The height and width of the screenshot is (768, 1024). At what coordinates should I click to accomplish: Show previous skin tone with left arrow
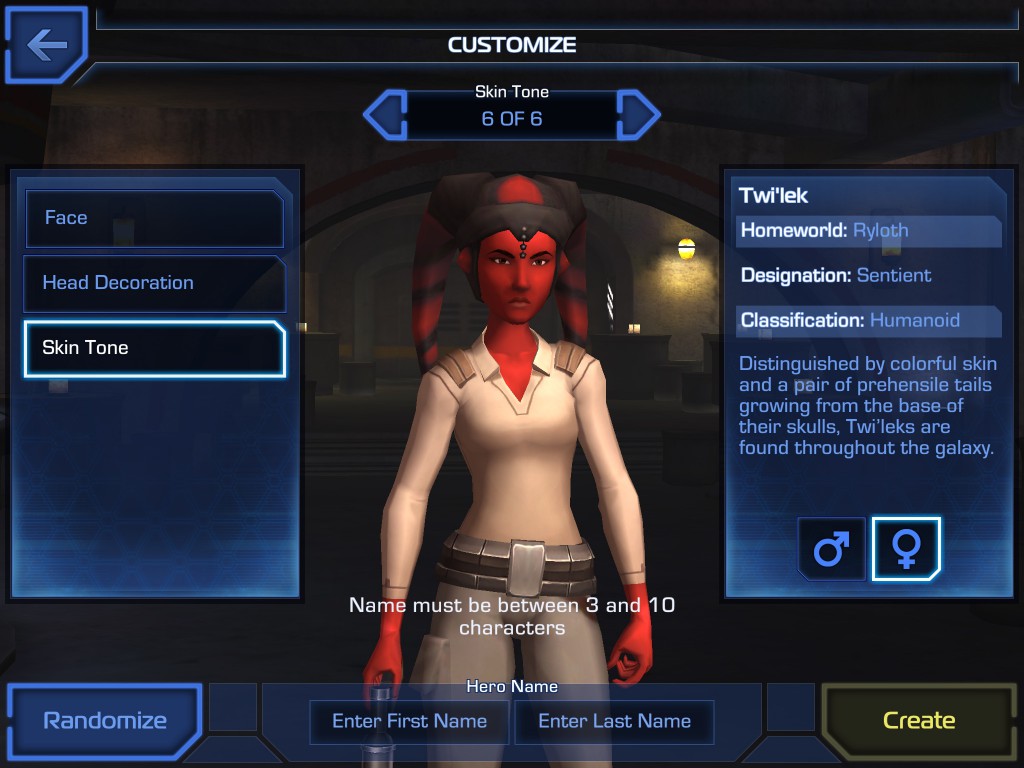pyautogui.click(x=384, y=115)
